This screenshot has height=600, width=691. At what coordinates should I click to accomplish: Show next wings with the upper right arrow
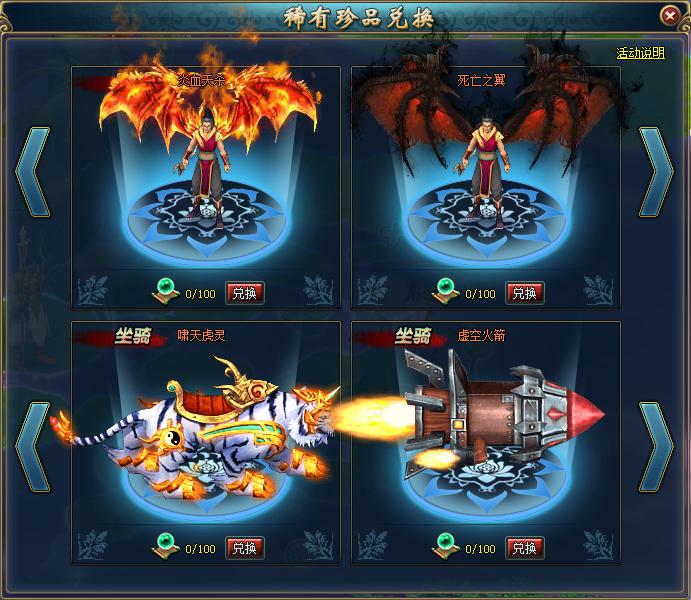(x=657, y=173)
